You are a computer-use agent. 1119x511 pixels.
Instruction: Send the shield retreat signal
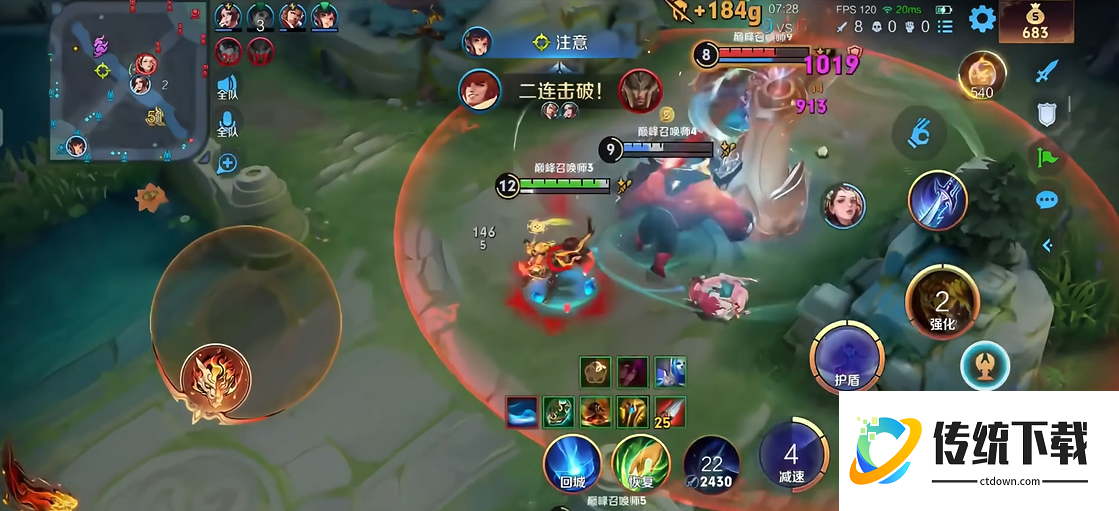pyautogui.click(x=1046, y=114)
